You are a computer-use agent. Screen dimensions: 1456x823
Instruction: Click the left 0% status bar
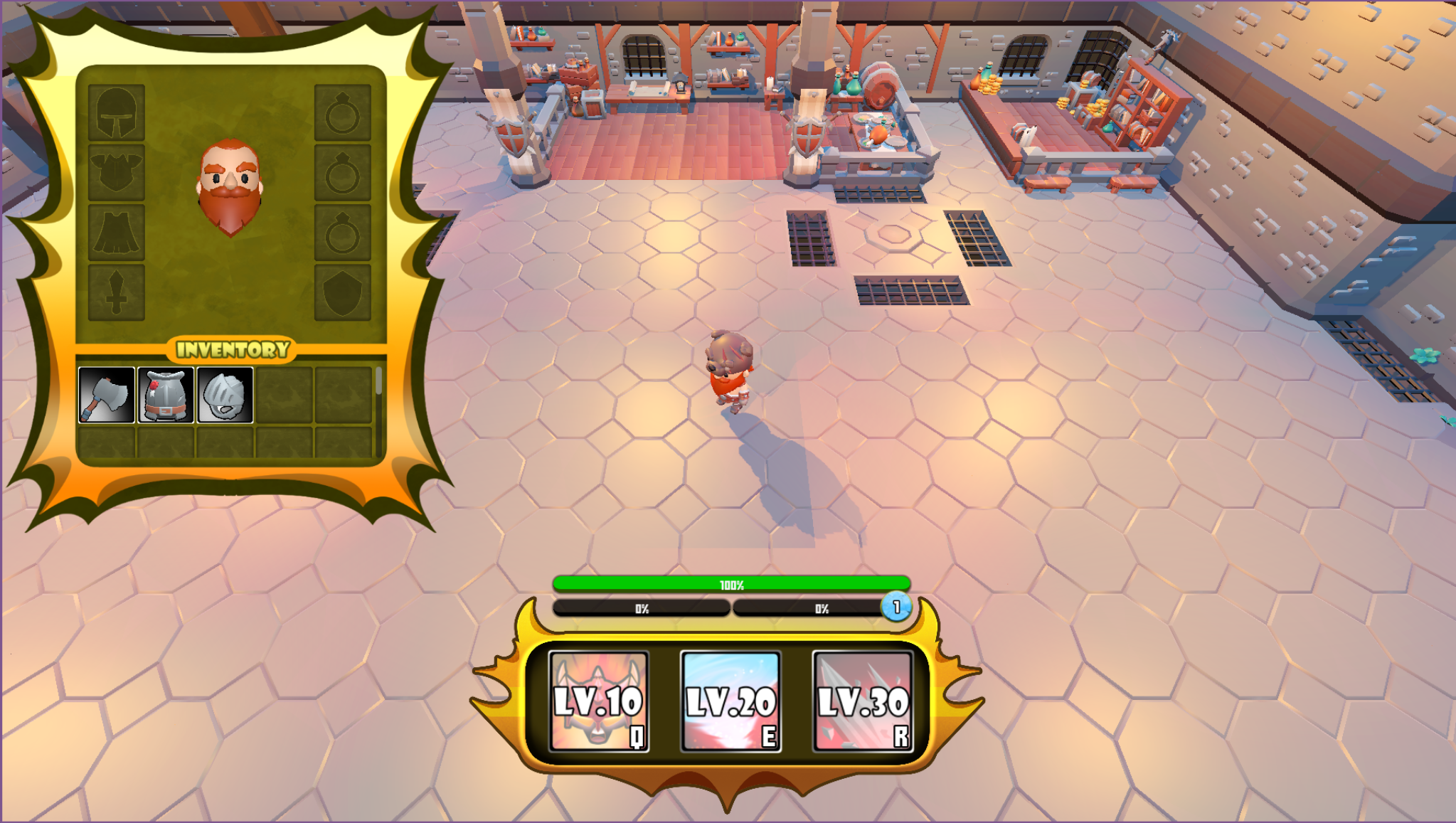coord(642,609)
